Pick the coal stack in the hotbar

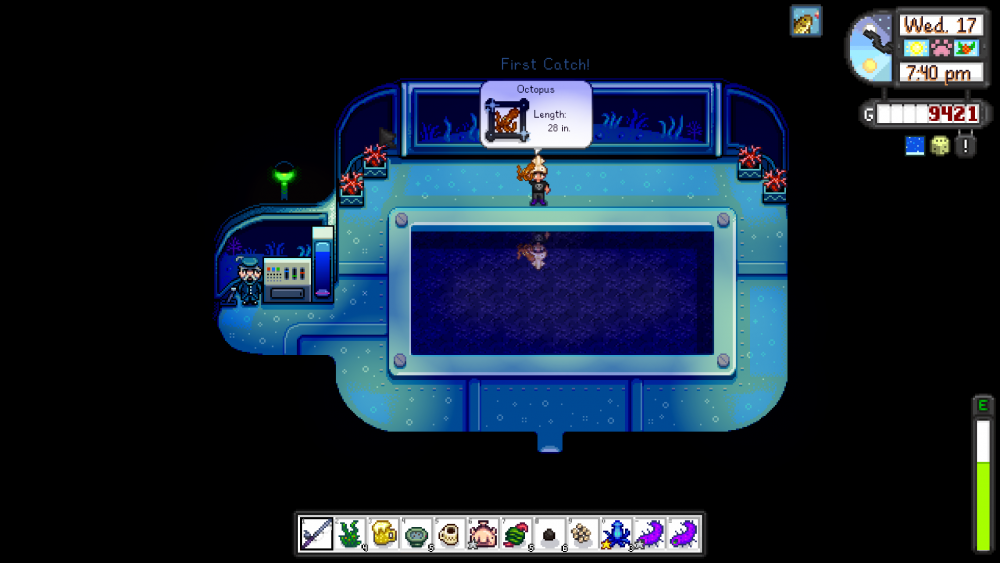(550, 533)
